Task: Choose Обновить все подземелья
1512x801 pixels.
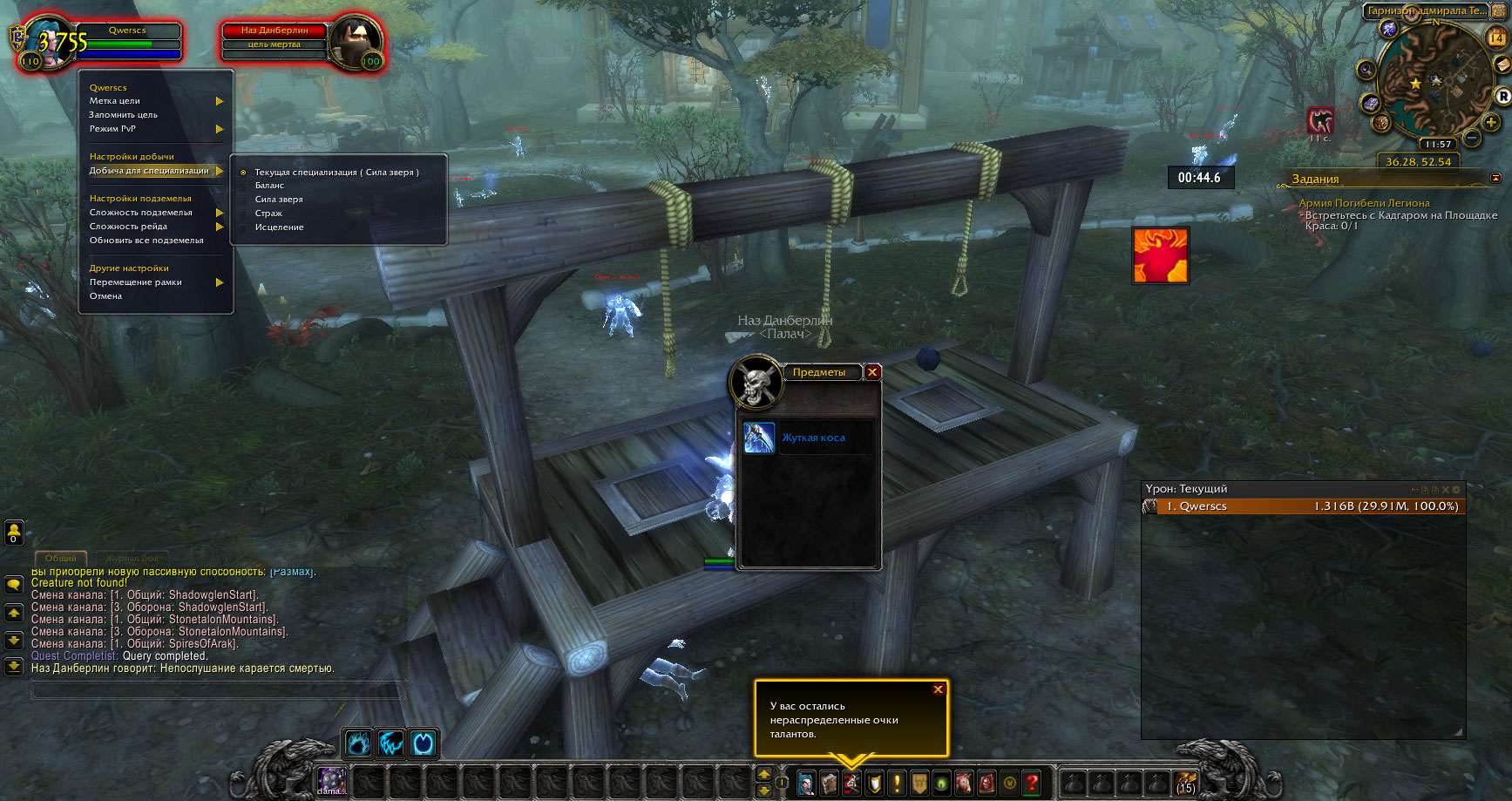Action: [x=146, y=241]
